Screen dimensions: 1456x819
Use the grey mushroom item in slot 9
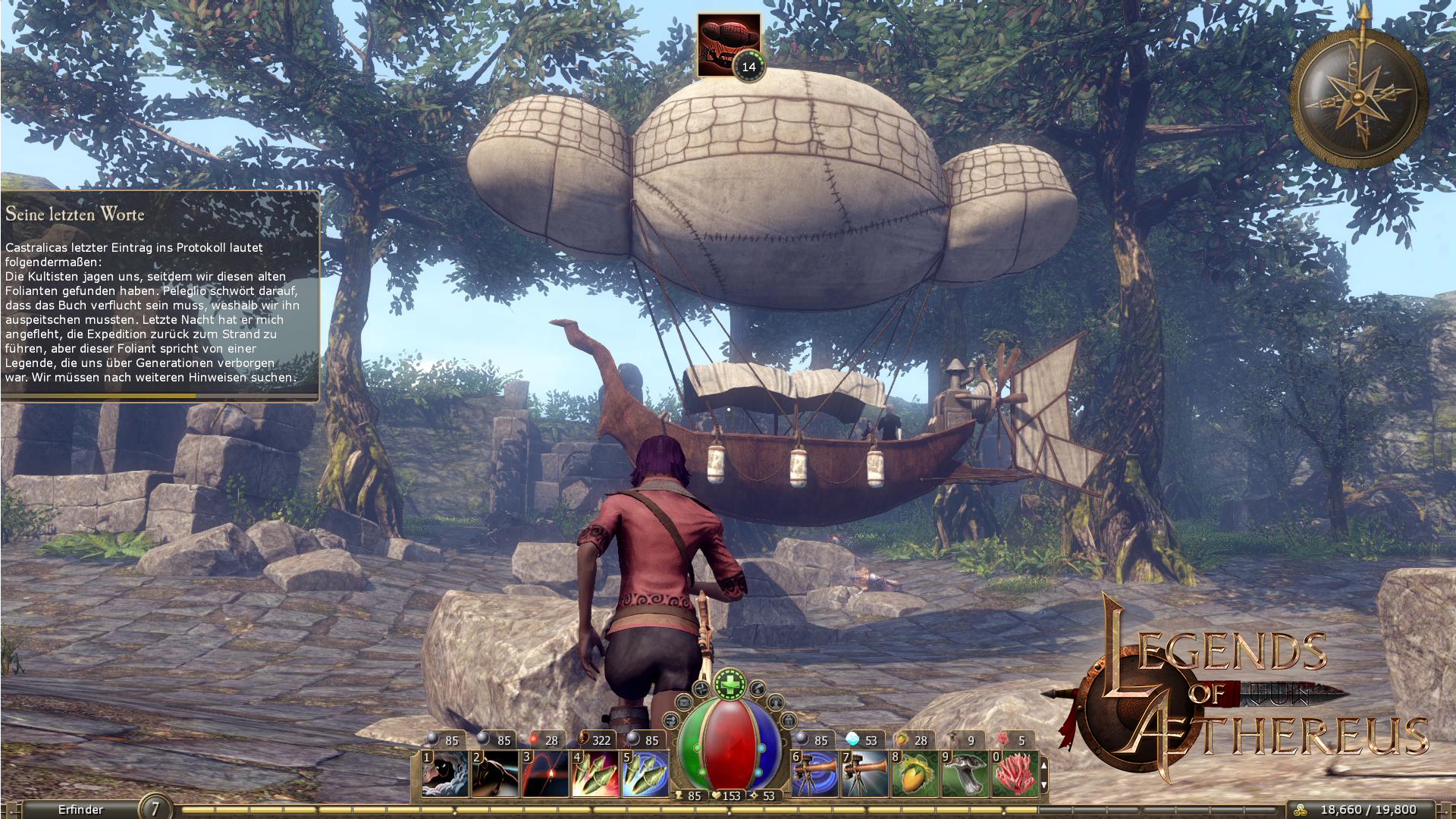(x=965, y=773)
